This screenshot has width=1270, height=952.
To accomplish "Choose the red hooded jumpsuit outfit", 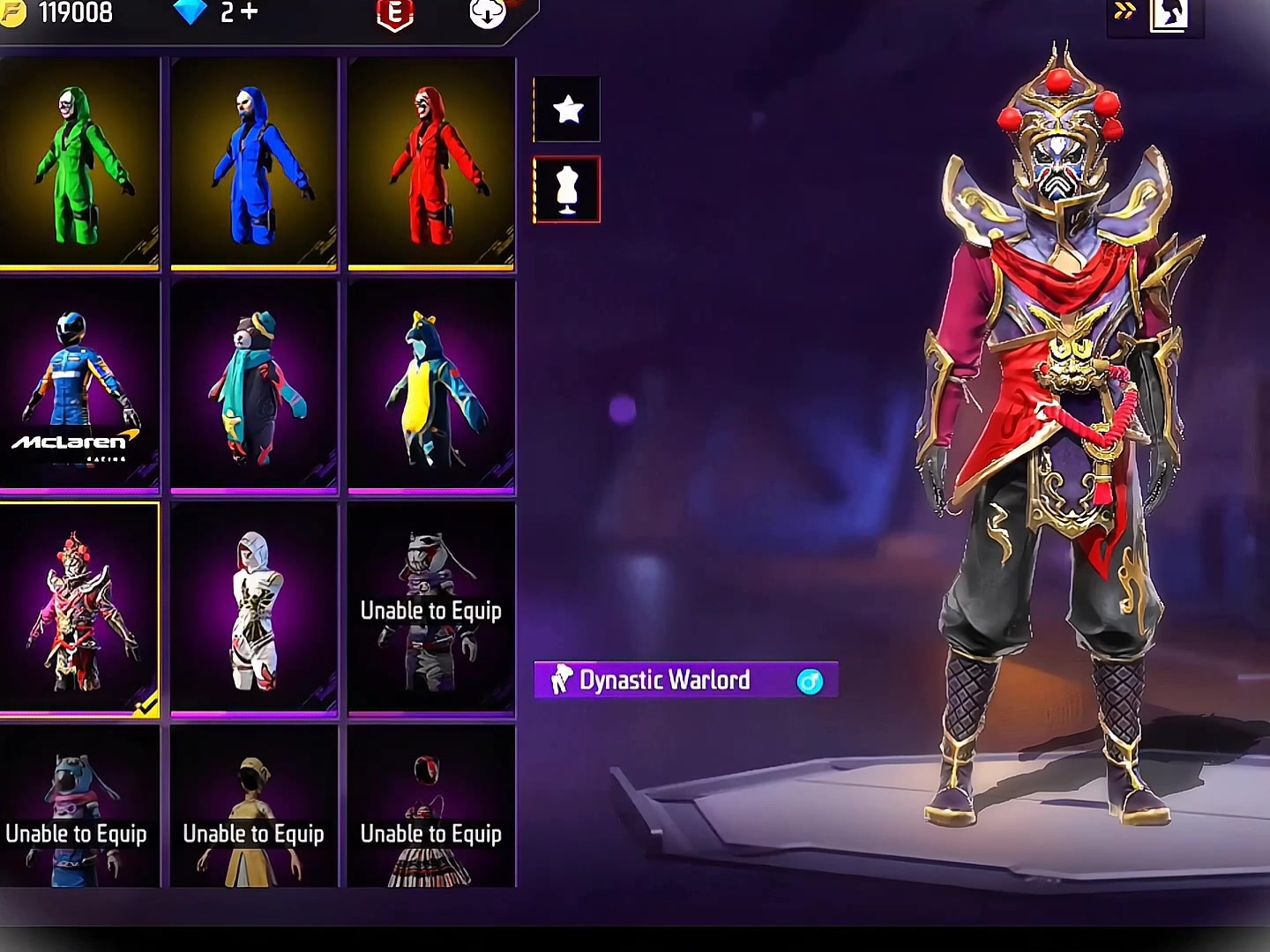I will point(431,164).
